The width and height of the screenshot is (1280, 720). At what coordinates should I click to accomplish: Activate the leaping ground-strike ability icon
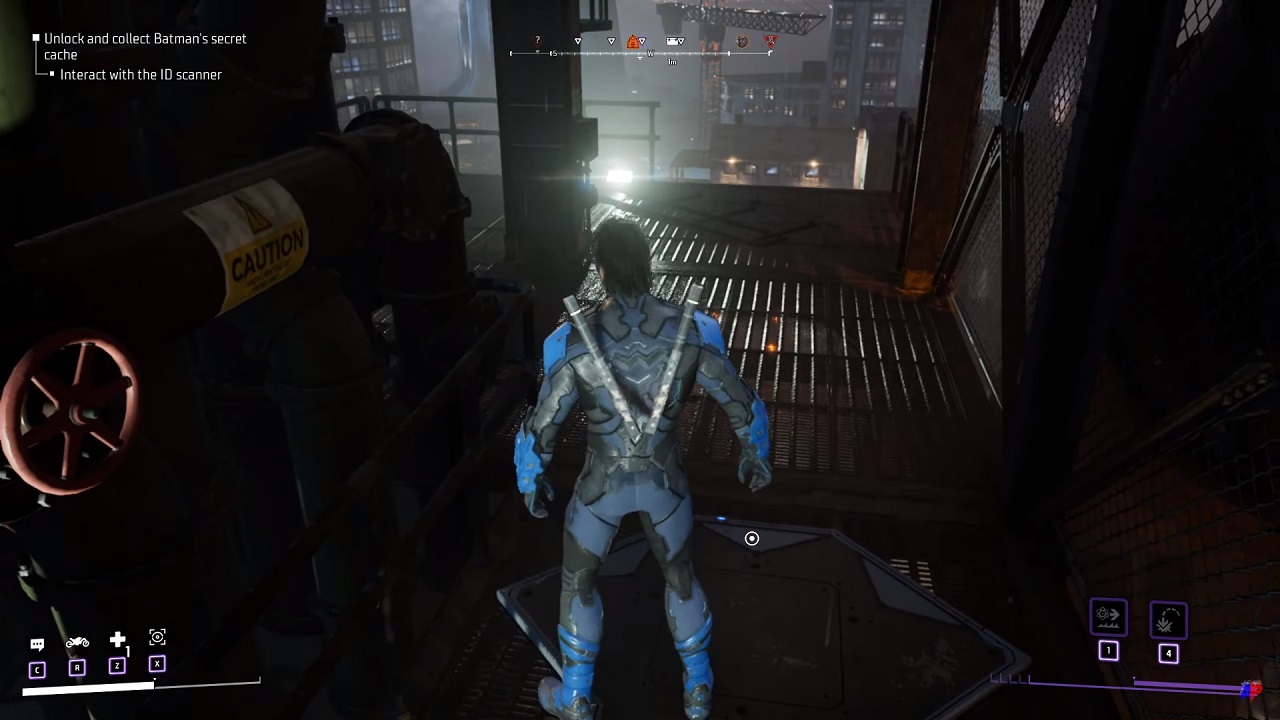coord(1167,621)
